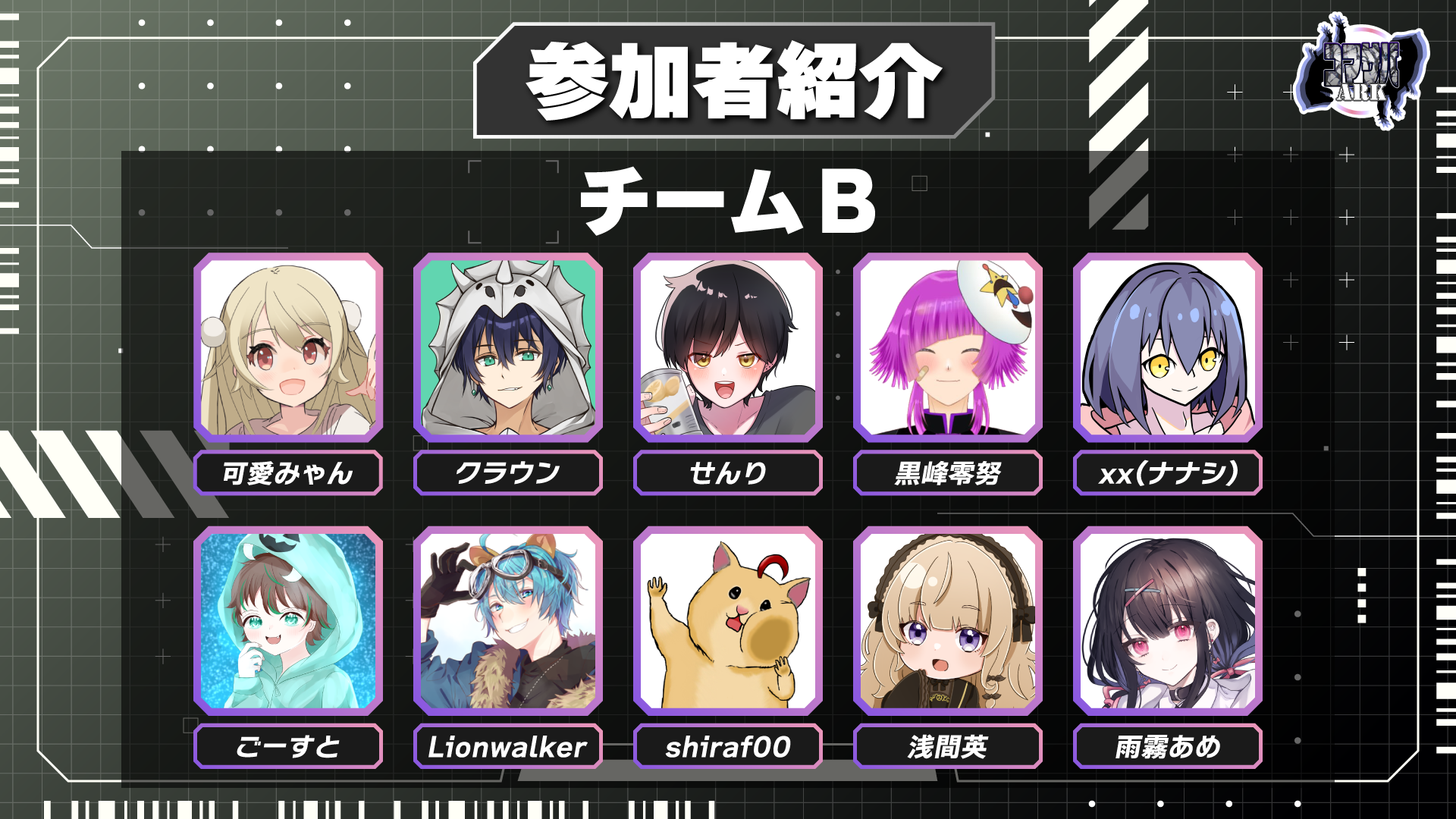1456x819 pixels.
Task: Select the xx(ナナシ) portrait
Action: click(x=1168, y=347)
